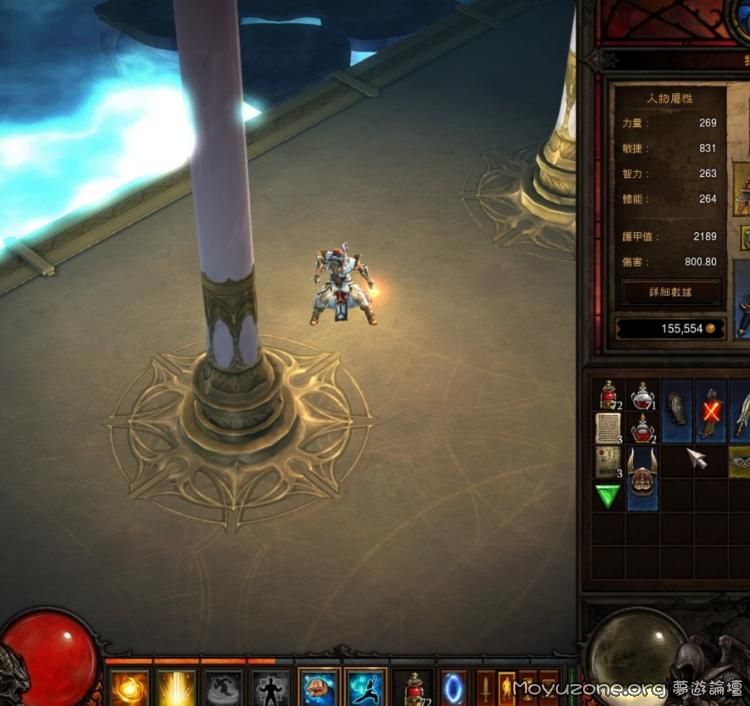Open the blue town portal

[454, 689]
